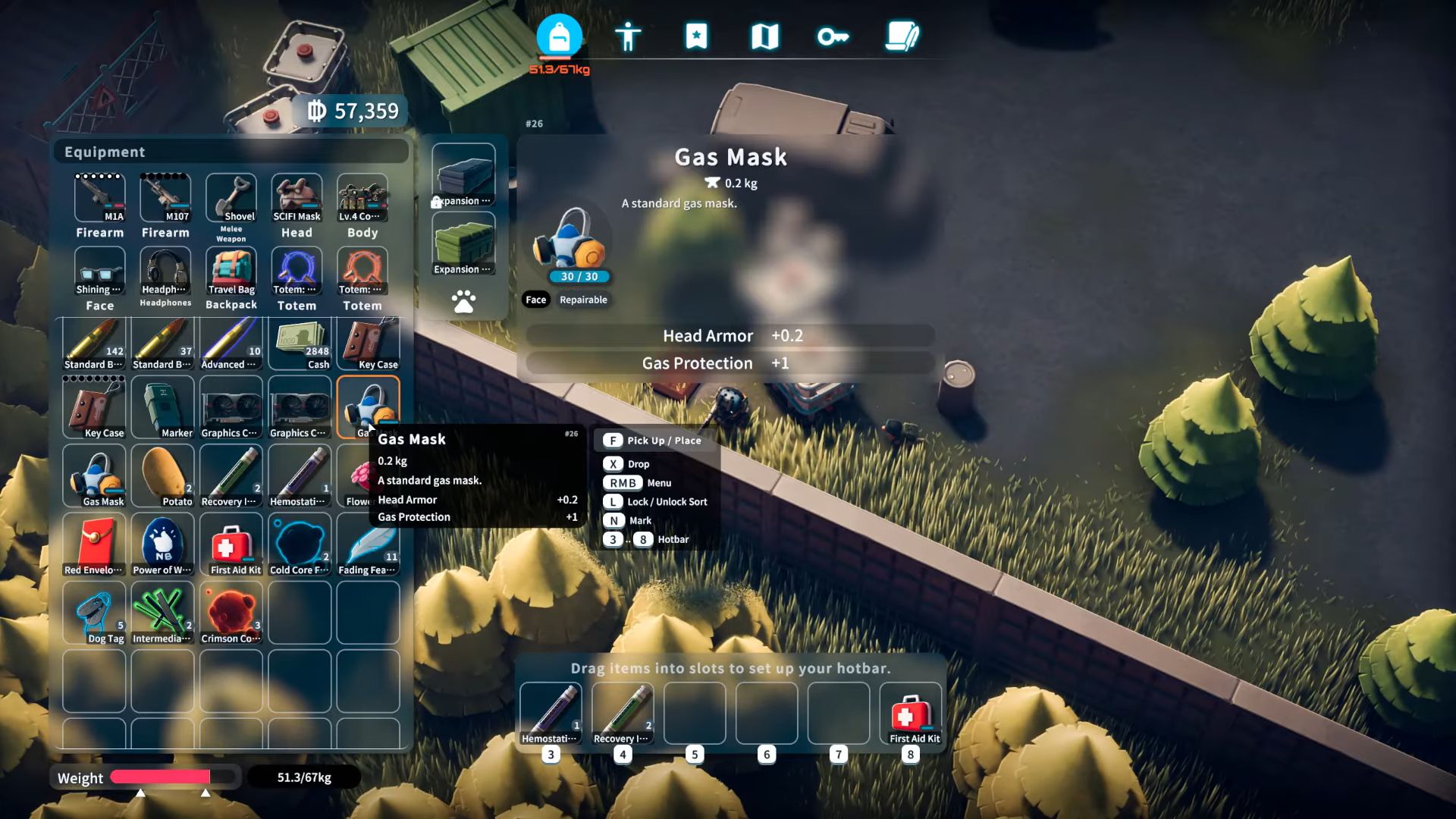The image size is (1456, 819).
Task: Use hotbar slot 8 First Aid Kit
Action: pos(910,714)
